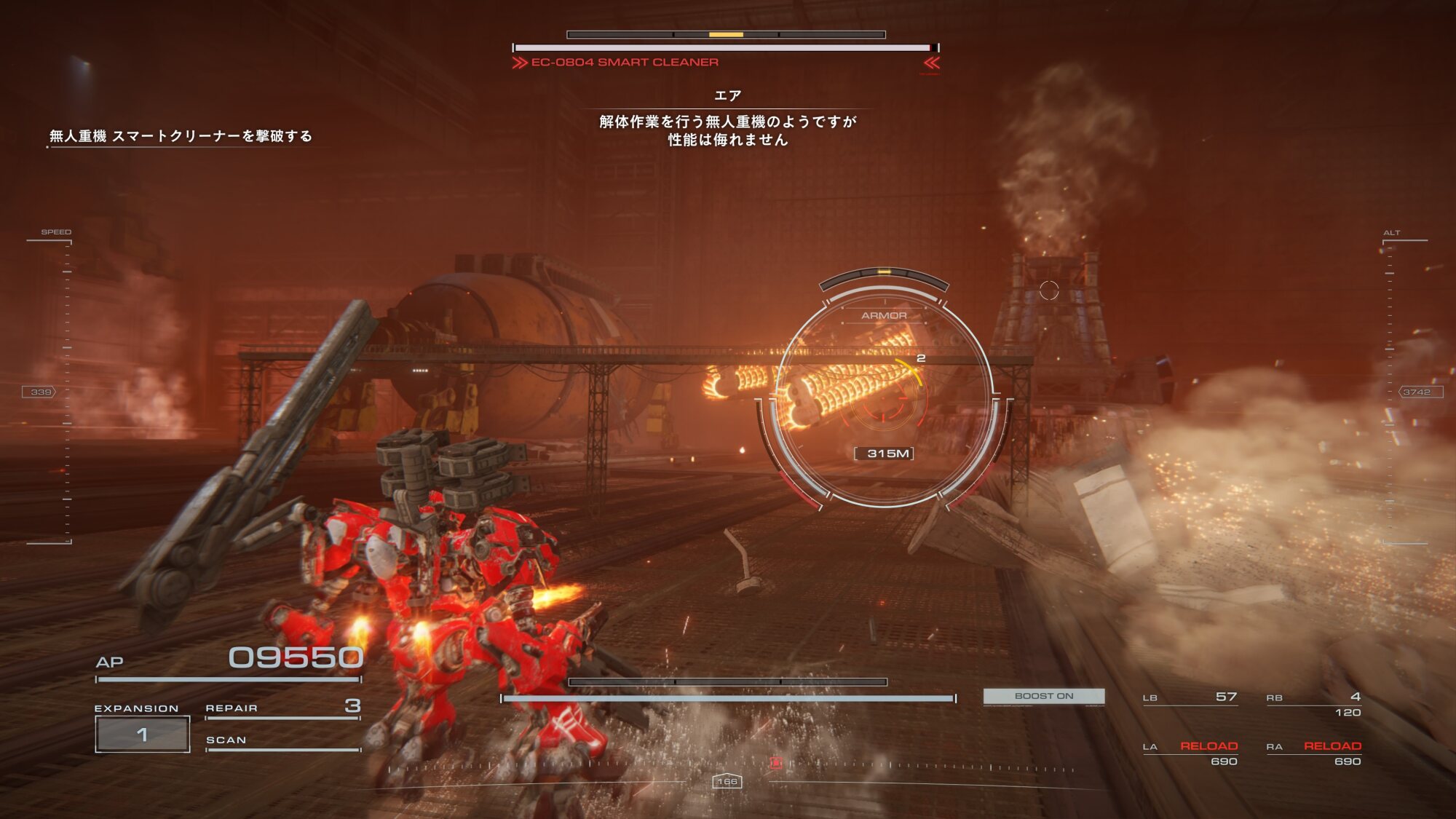Viewport: 1456px width, 819px height.
Task: Toggle the BOOST ON indicator
Action: point(1044,696)
